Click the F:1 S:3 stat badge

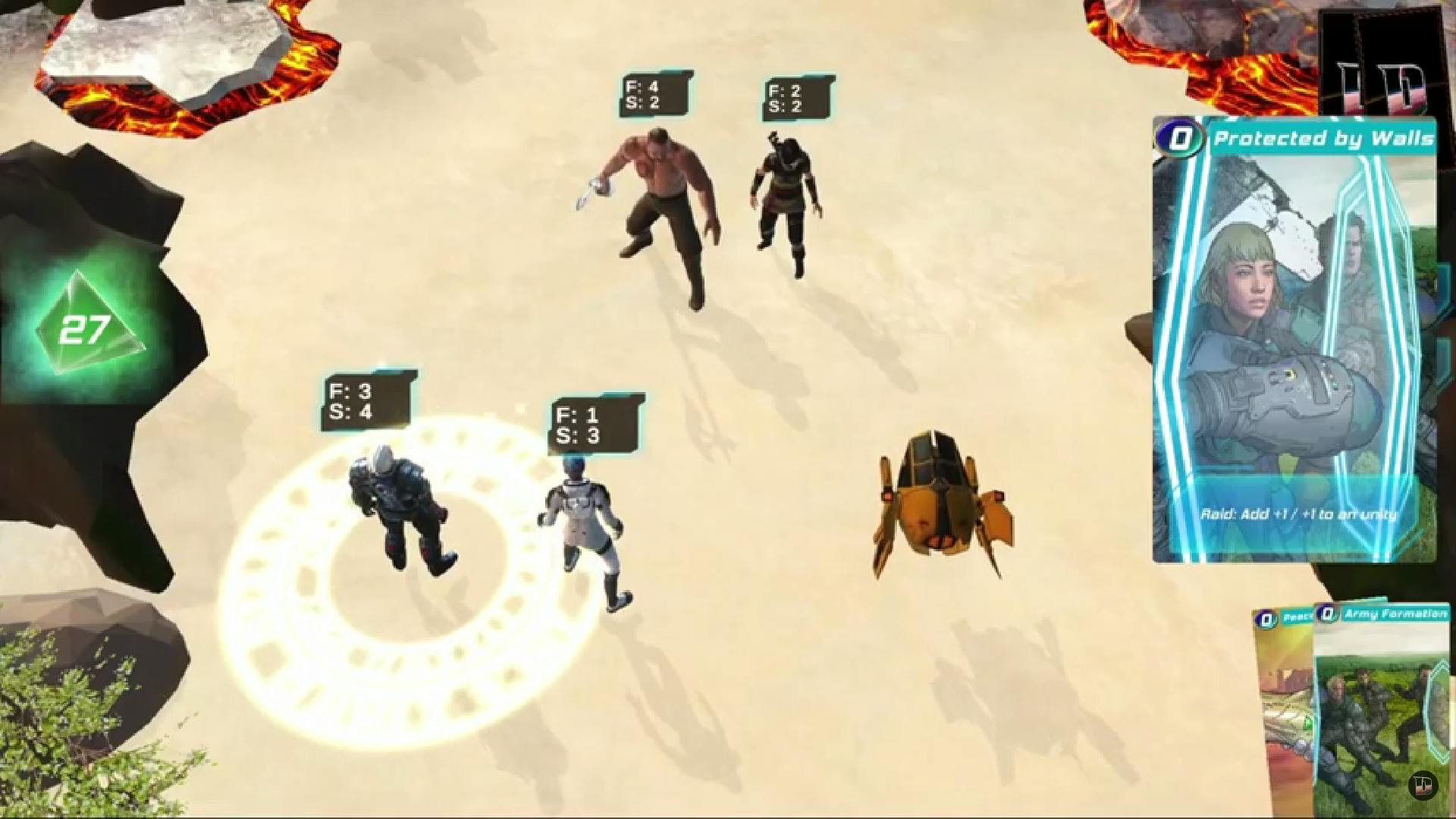596,421
